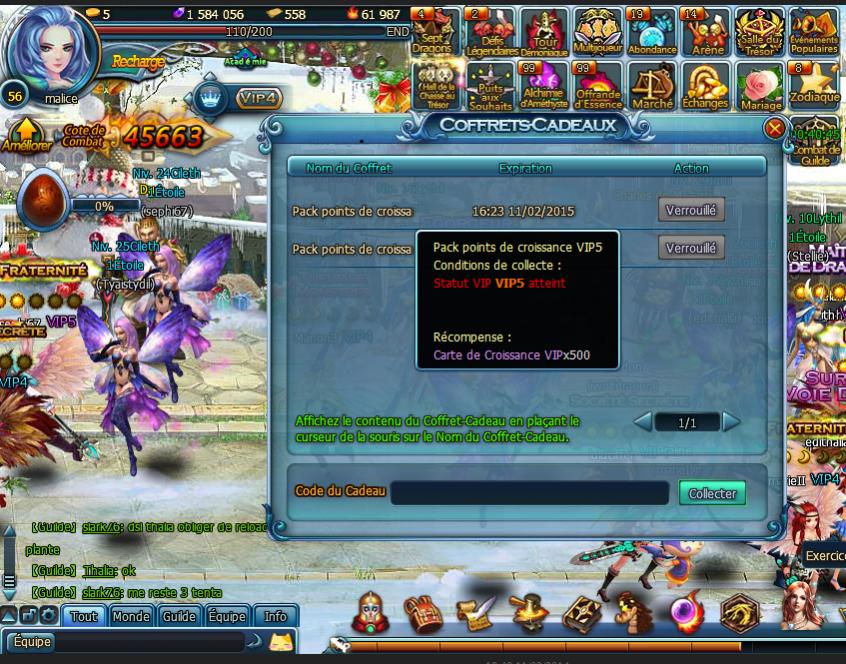This screenshot has height=664, width=846.
Task: Open the Zodiaque star icon
Action: click(814, 87)
